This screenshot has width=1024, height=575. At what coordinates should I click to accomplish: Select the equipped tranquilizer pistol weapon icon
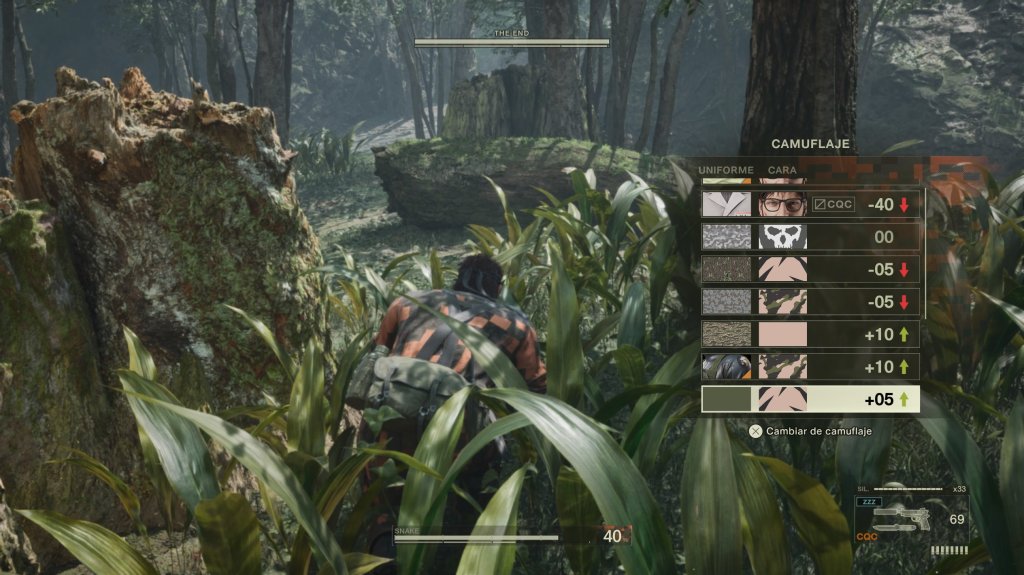[900, 519]
